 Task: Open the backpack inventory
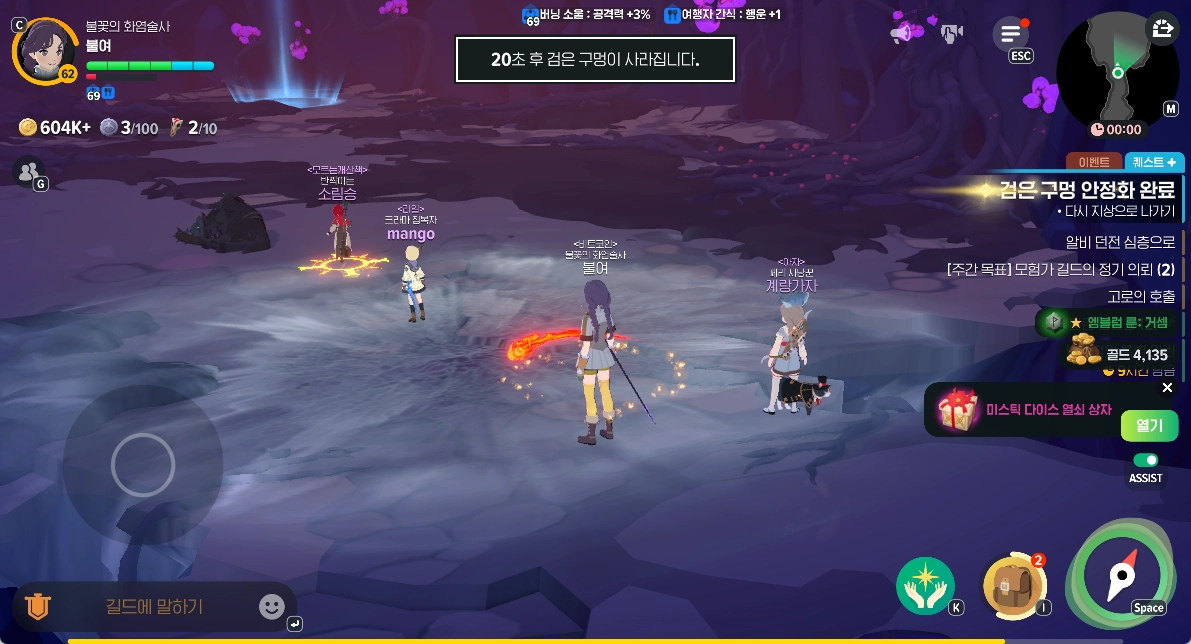pos(1012,585)
